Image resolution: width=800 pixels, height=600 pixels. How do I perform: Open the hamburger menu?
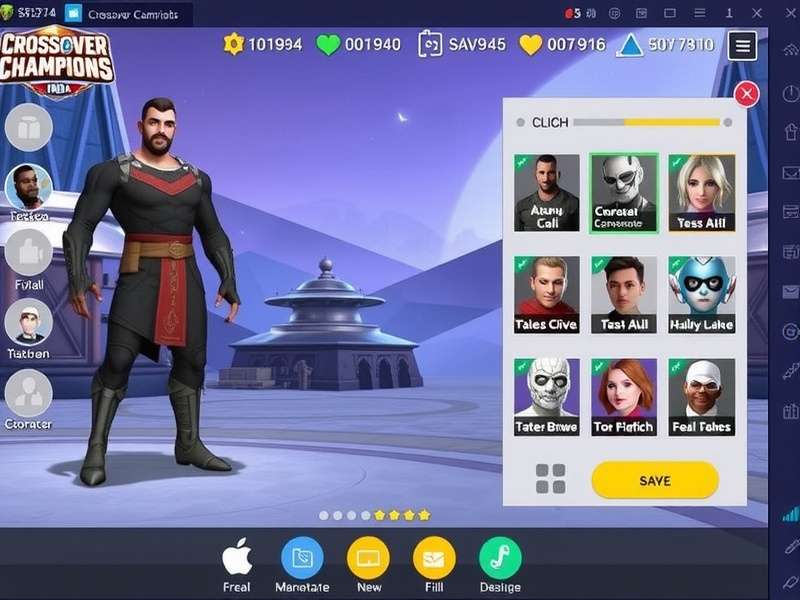(742, 45)
